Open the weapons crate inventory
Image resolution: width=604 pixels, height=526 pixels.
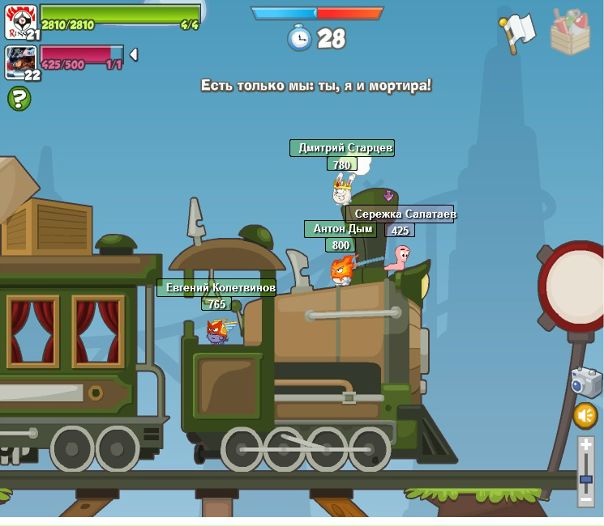[x=571, y=31]
